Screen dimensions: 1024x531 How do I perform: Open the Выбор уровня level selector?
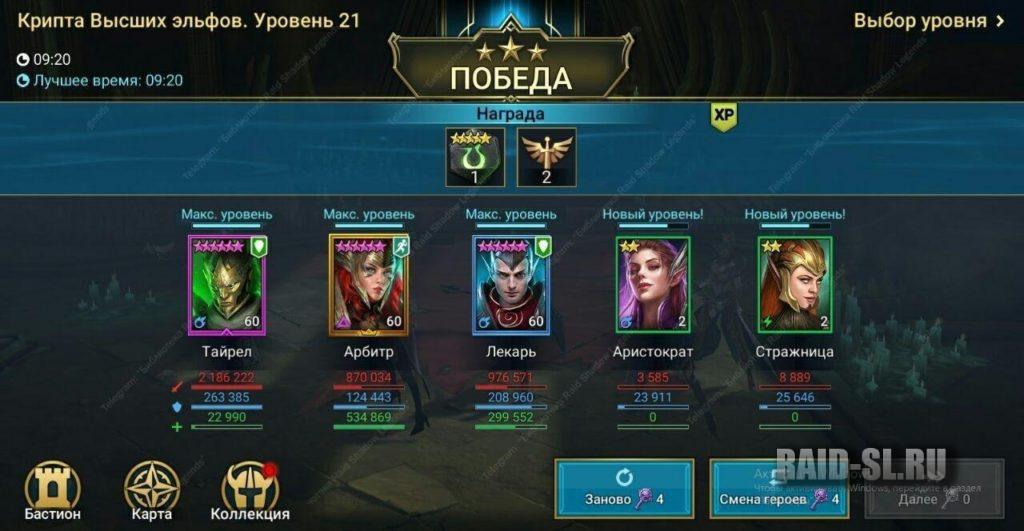928,21
